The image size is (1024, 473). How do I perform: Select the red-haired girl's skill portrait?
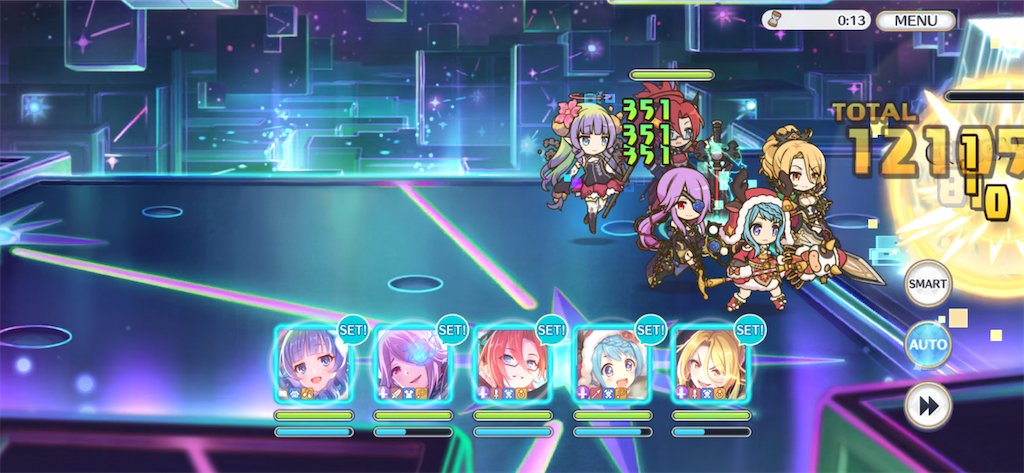tap(512, 364)
